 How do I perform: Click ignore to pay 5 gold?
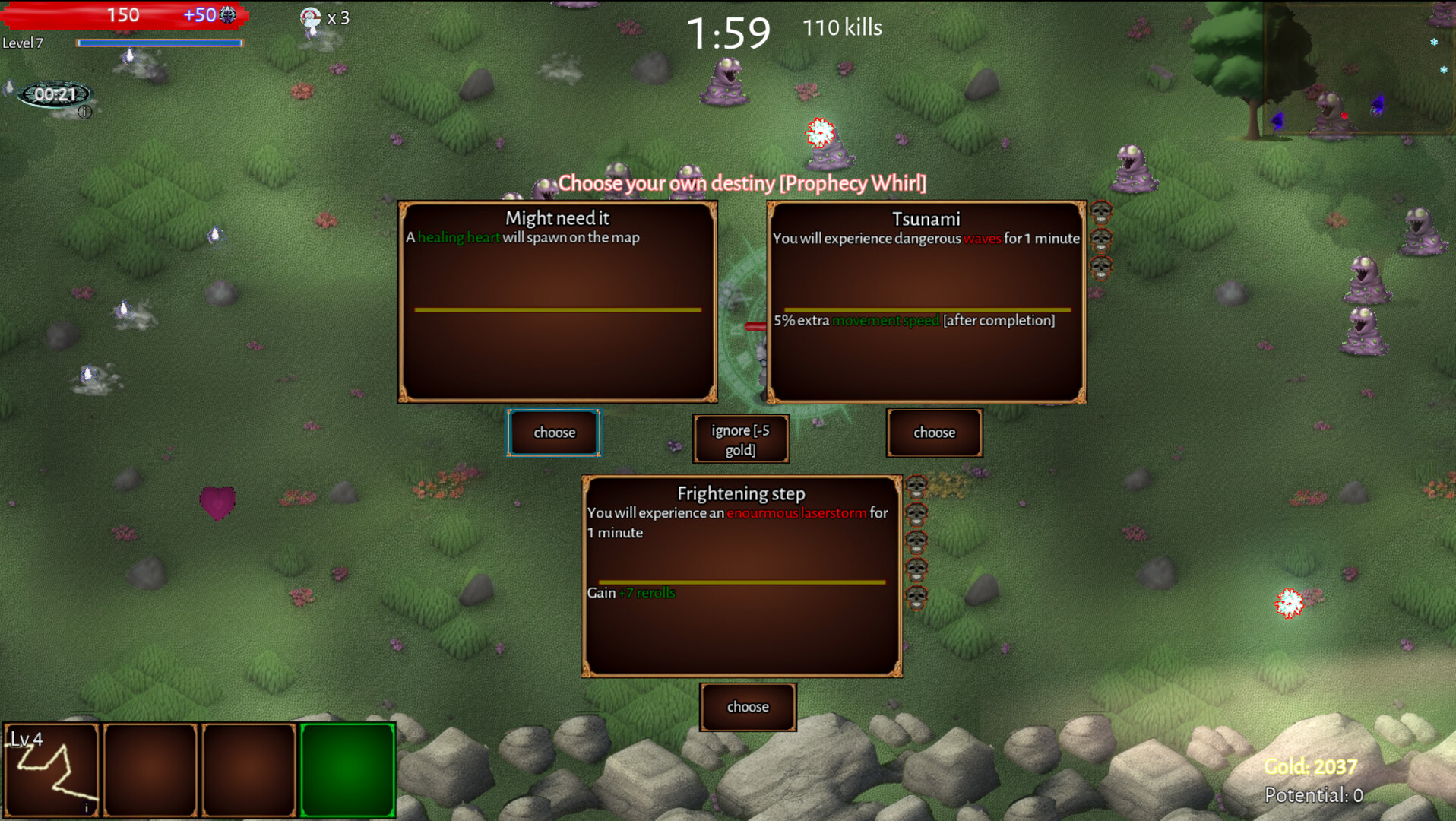(741, 439)
